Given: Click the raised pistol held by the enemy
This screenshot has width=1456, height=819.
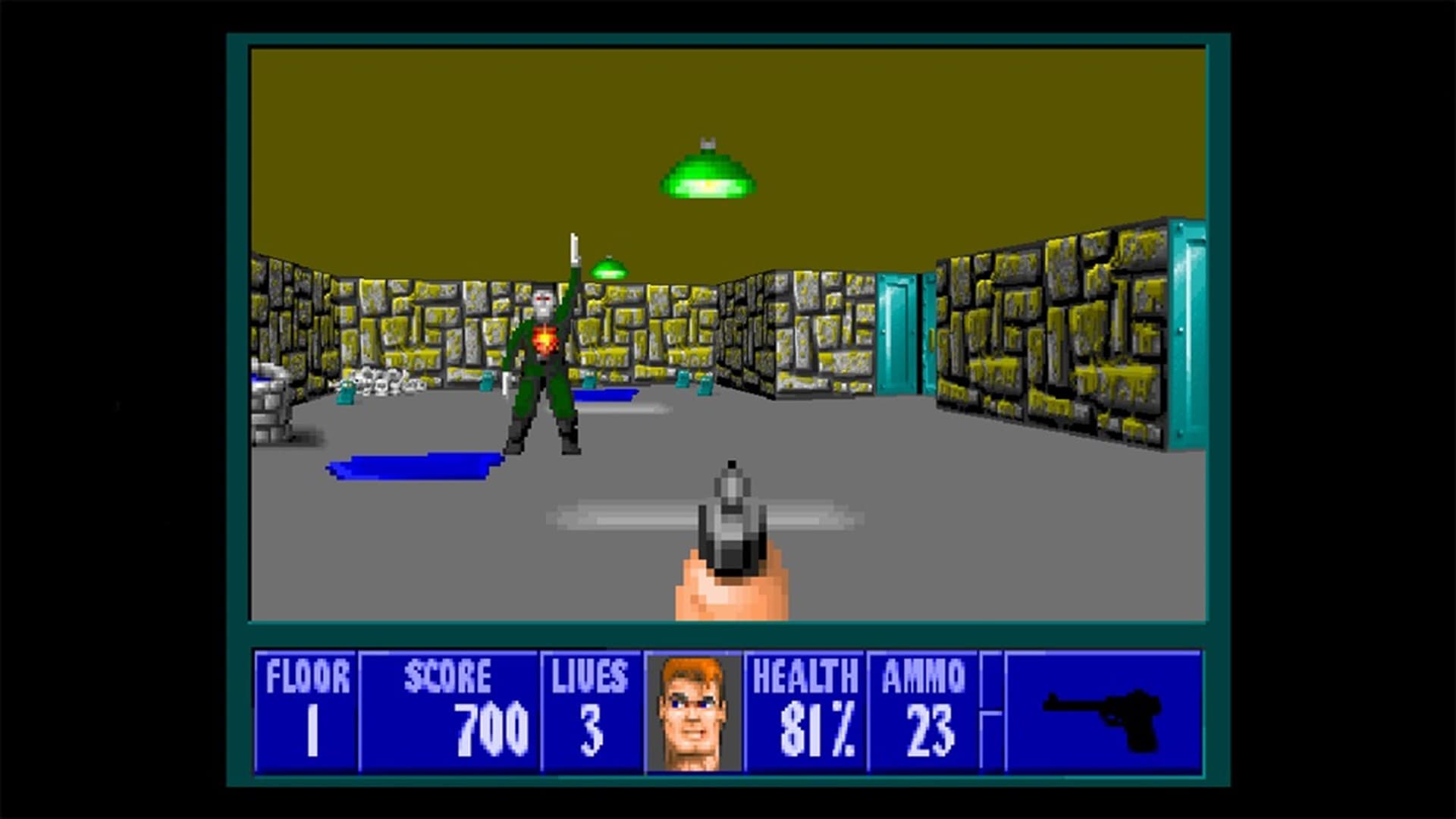Looking at the screenshot, I should [x=574, y=250].
